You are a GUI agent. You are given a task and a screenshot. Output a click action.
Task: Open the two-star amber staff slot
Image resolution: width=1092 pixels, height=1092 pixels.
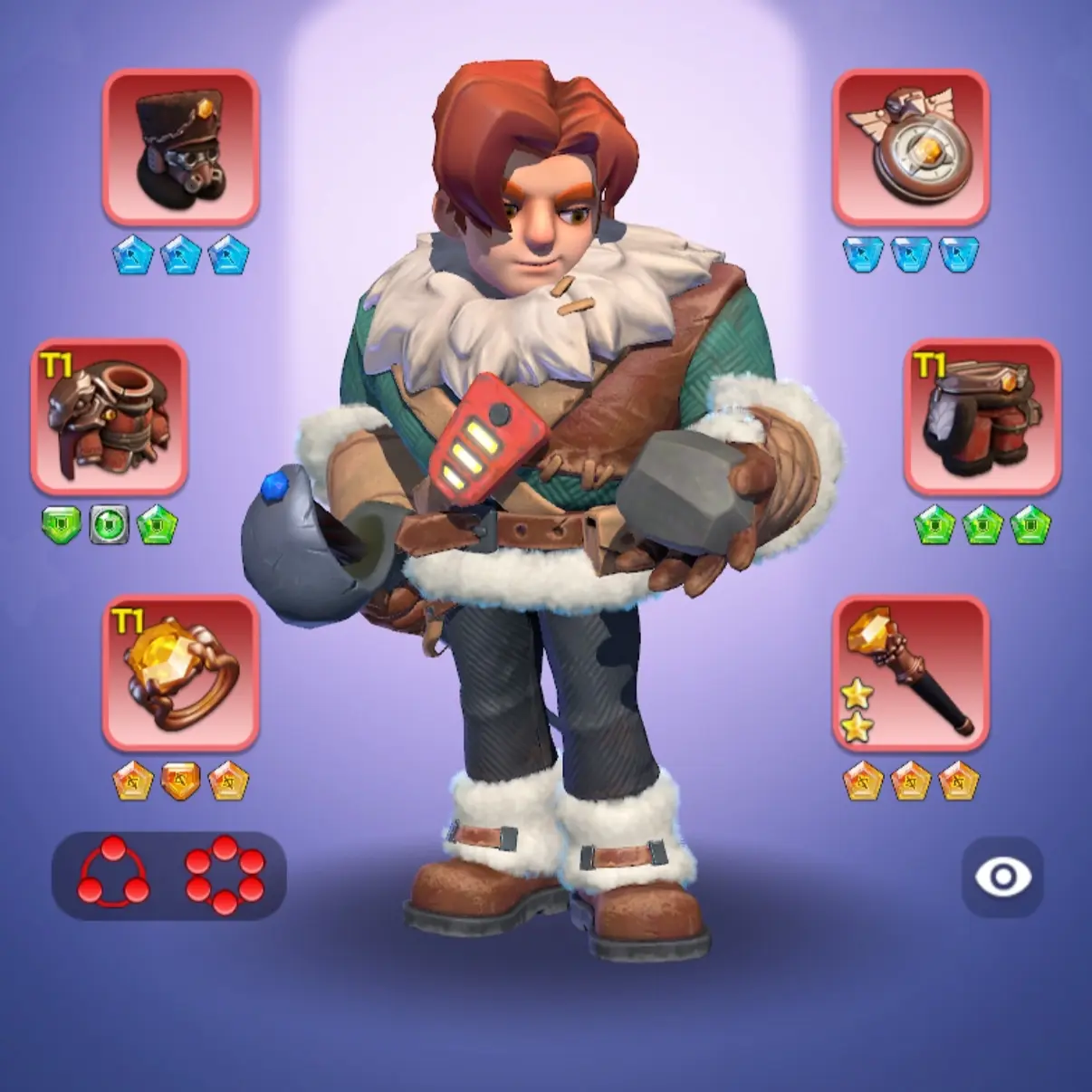pyautogui.click(x=910, y=673)
